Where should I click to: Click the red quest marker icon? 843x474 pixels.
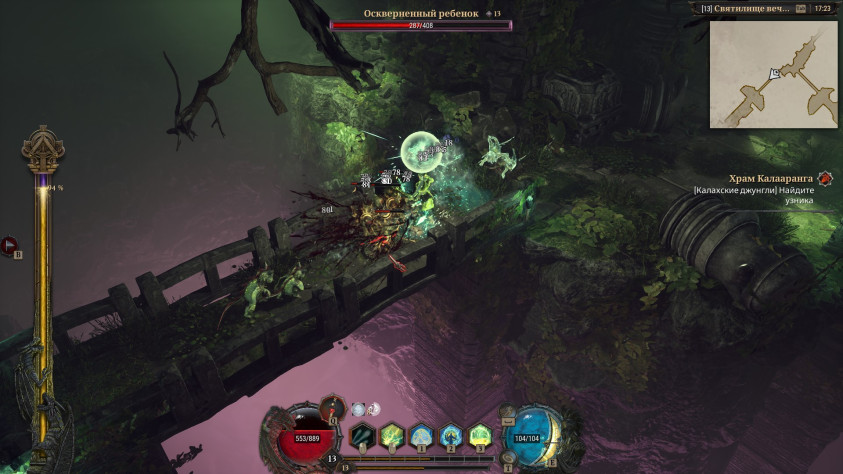click(825, 179)
